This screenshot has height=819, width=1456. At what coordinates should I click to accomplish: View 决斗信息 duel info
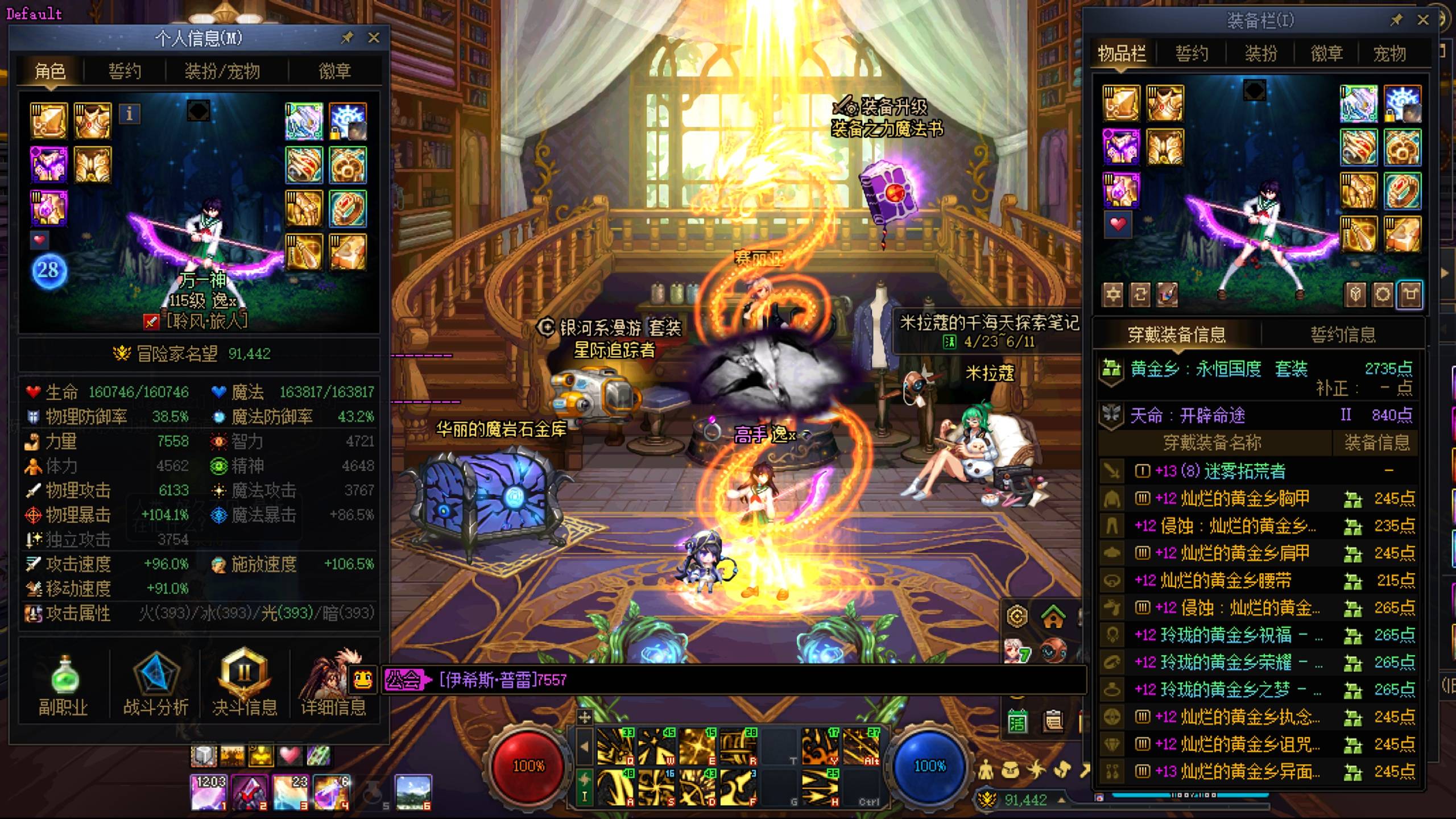245,685
